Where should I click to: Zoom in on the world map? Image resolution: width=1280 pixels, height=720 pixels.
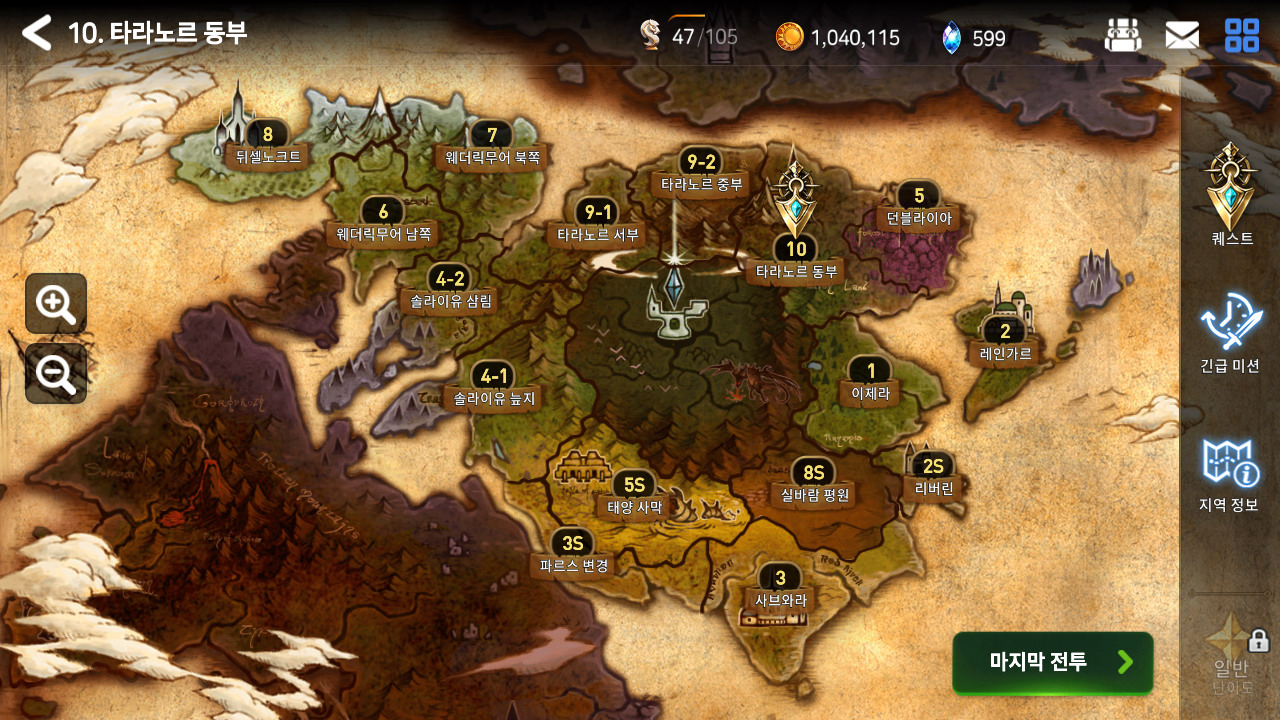coord(56,303)
